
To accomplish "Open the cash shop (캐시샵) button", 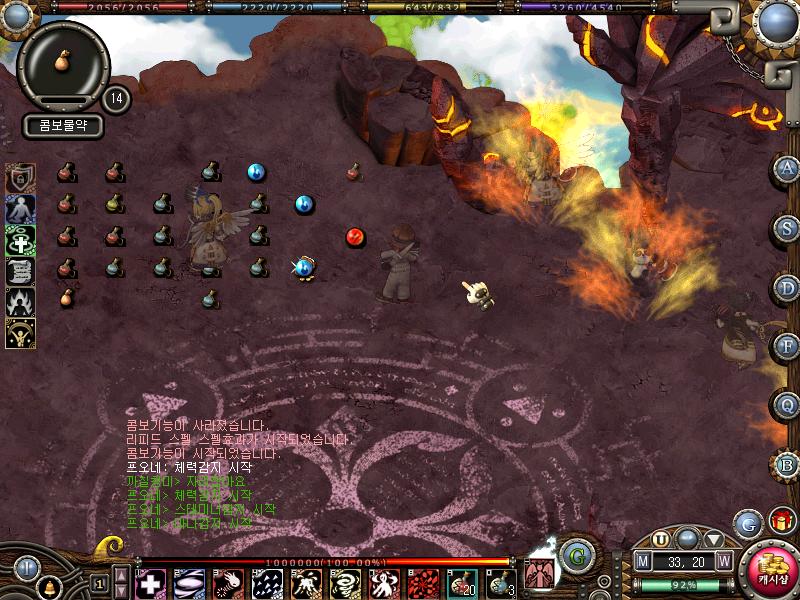I will 770,569.
